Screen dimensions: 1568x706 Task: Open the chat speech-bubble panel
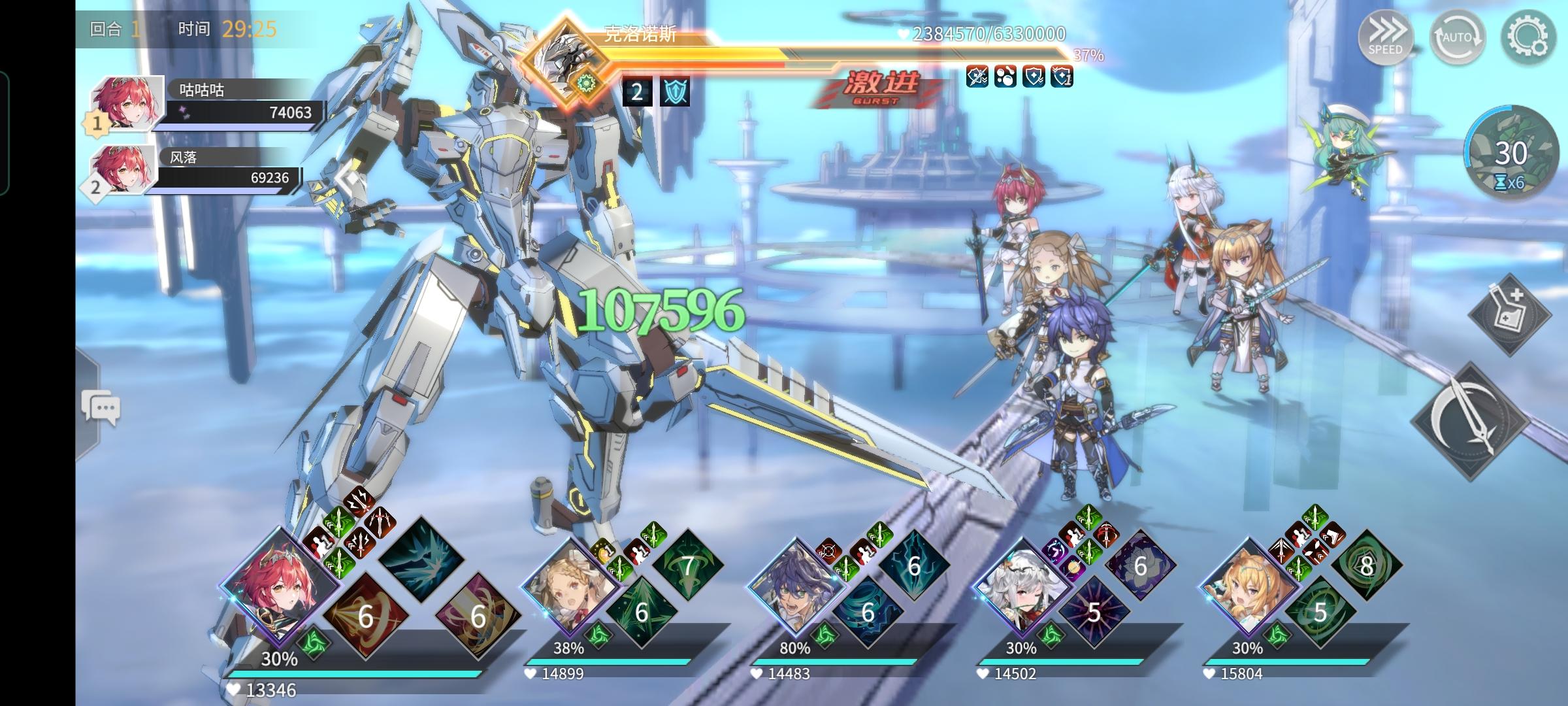(x=101, y=409)
